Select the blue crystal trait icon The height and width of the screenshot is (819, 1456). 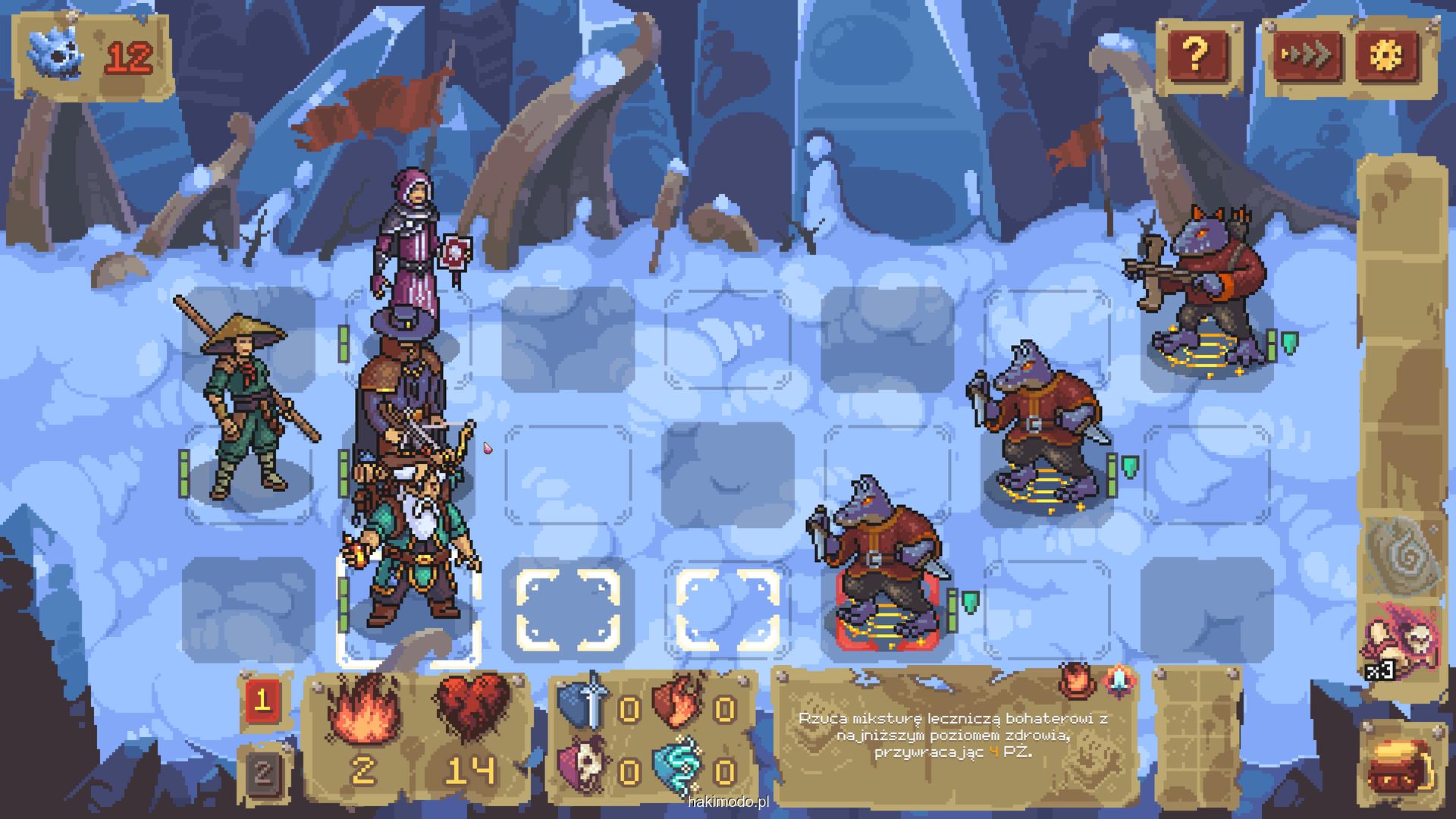pyautogui.click(x=1118, y=680)
